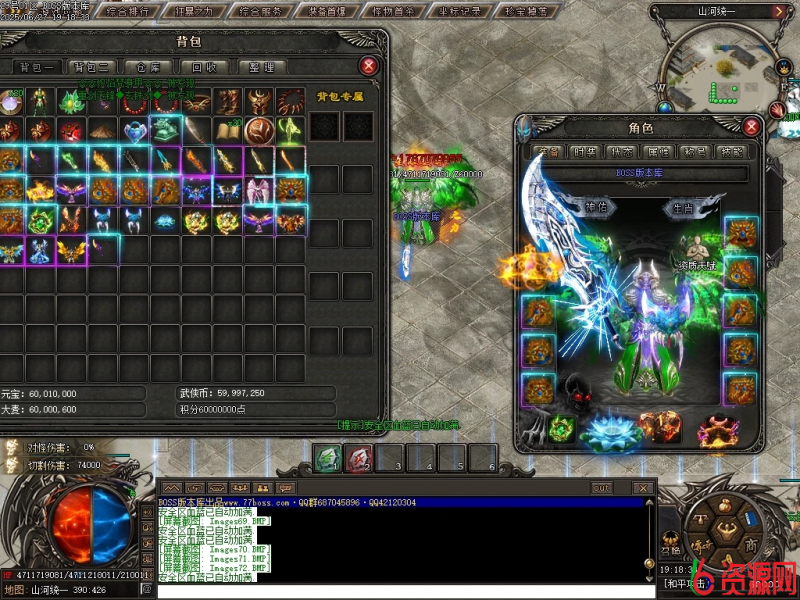This screenshot has height=600, width=800.
Task: Switch to the 背包二 tab
Action: [x=91, y=67]
